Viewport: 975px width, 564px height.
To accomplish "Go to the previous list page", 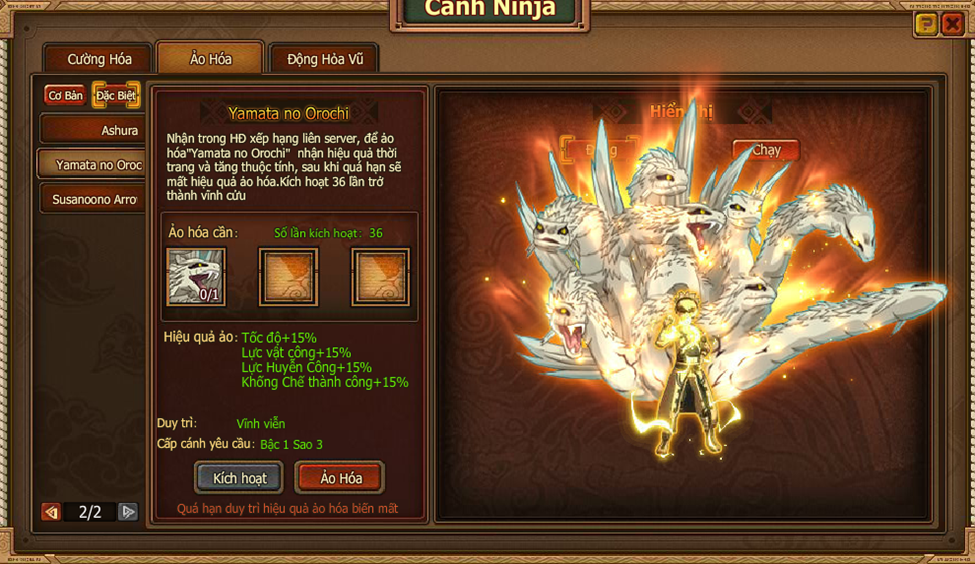I will click(51, 512).
